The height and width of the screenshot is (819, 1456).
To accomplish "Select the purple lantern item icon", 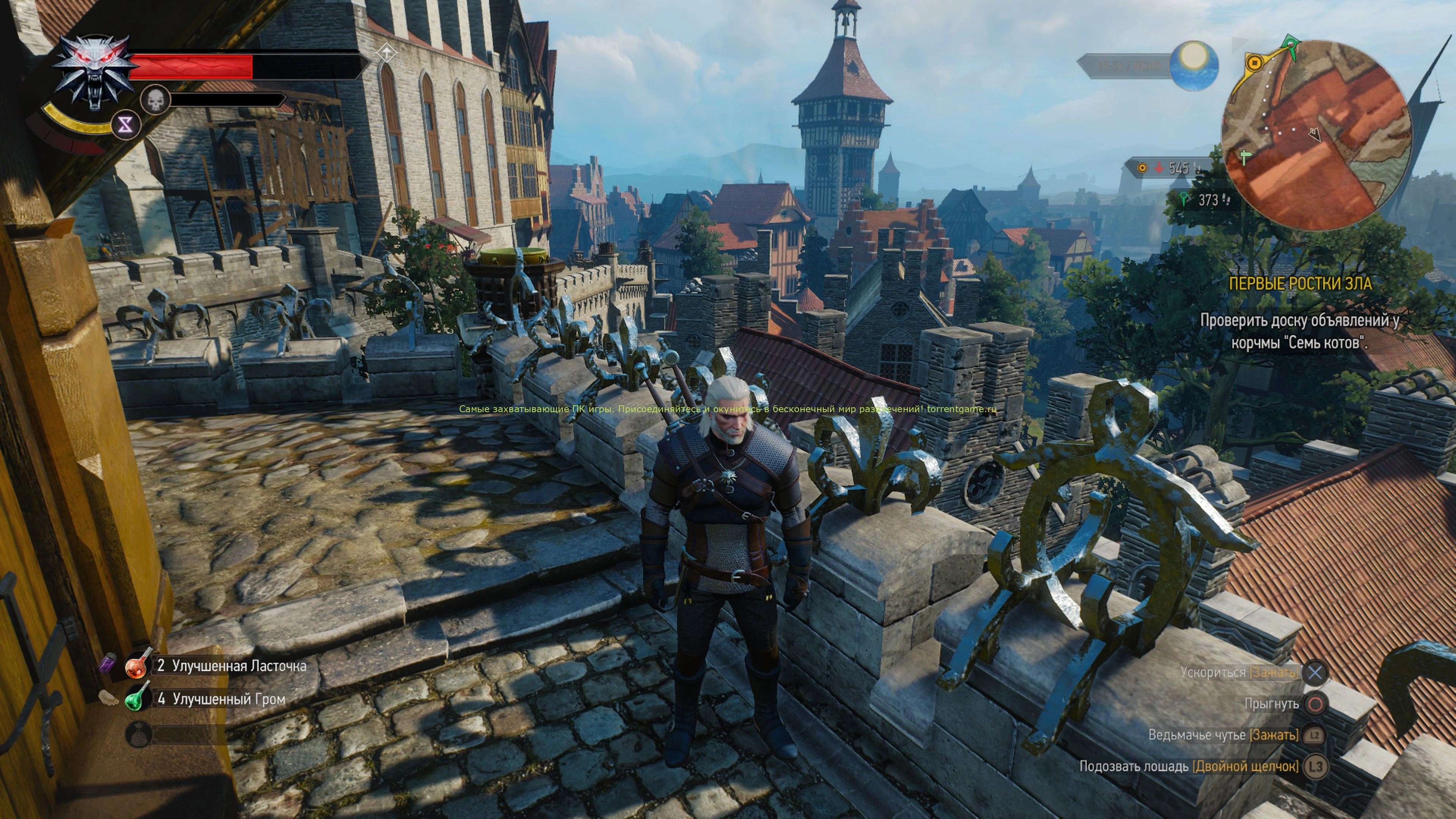I will [108, 662].
